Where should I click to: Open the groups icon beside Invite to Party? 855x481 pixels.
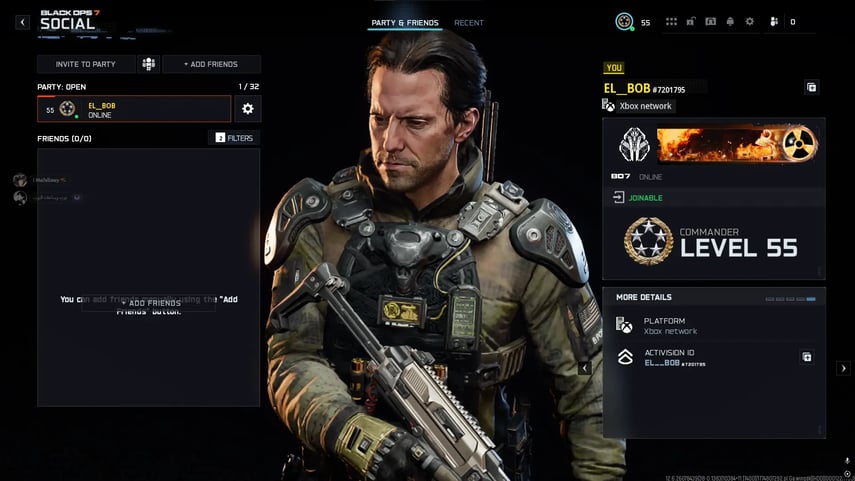tap(148, 64)
